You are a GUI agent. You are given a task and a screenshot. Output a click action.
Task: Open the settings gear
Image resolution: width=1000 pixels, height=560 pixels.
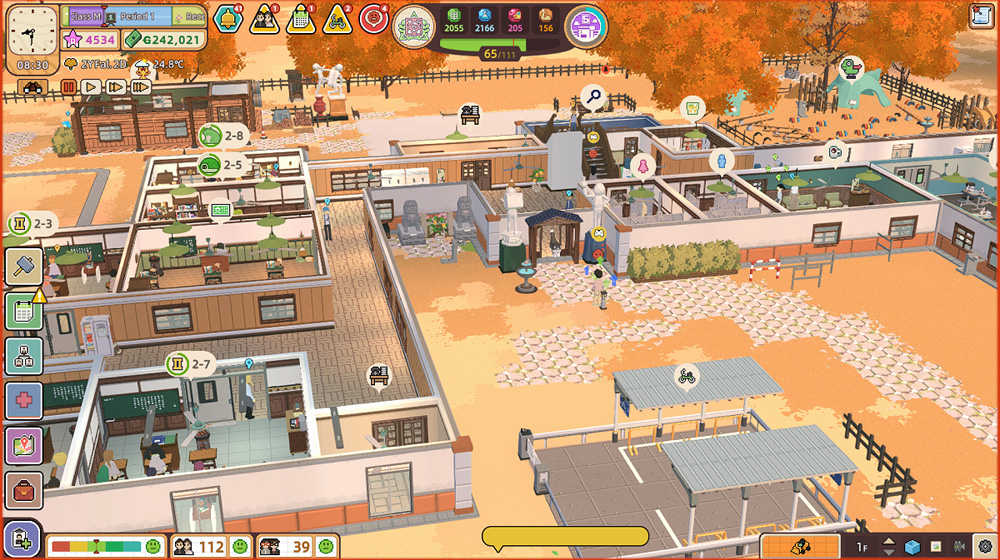(x=984, y=547)
